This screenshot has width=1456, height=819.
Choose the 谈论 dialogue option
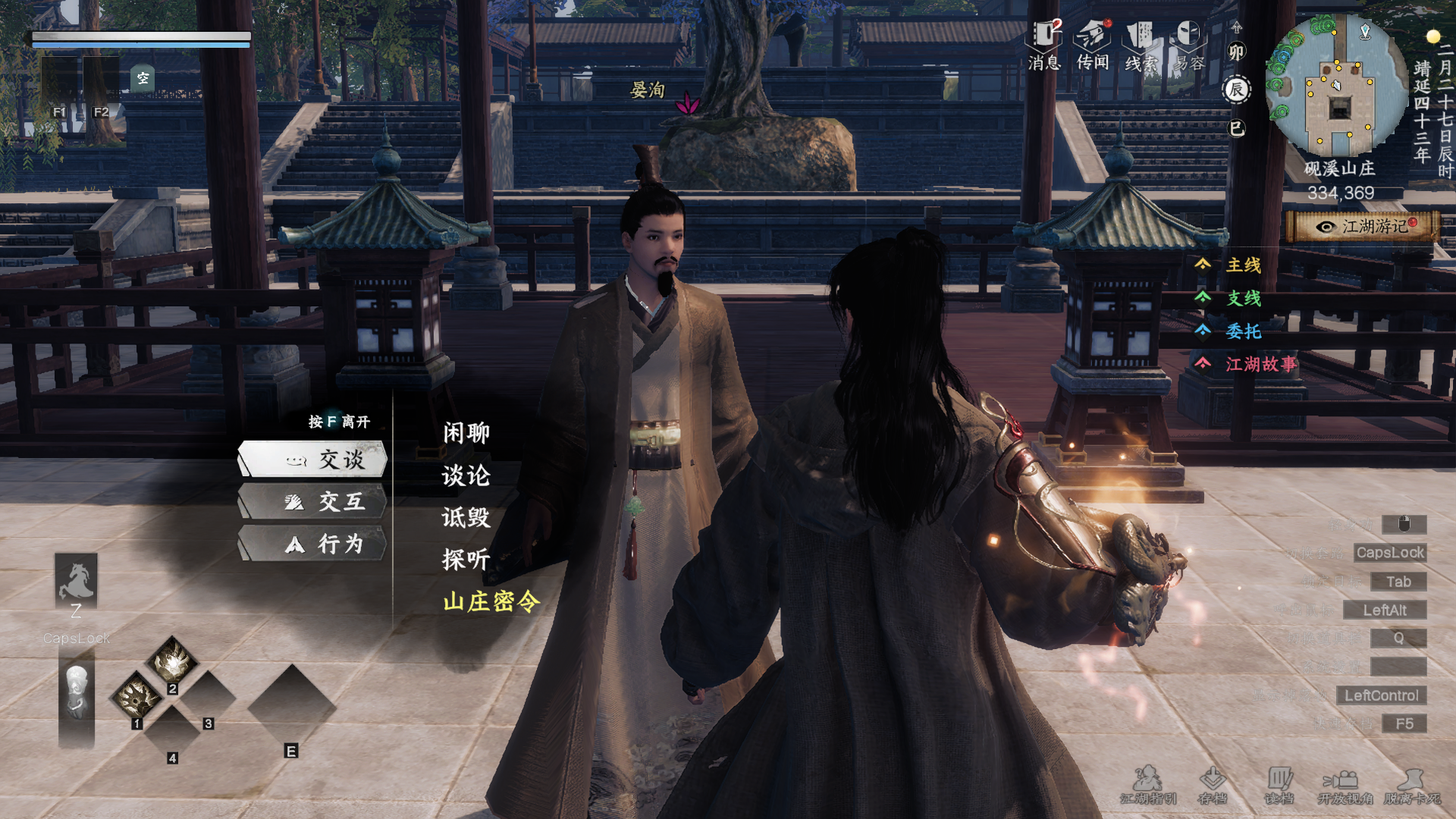tap(466, 475)
